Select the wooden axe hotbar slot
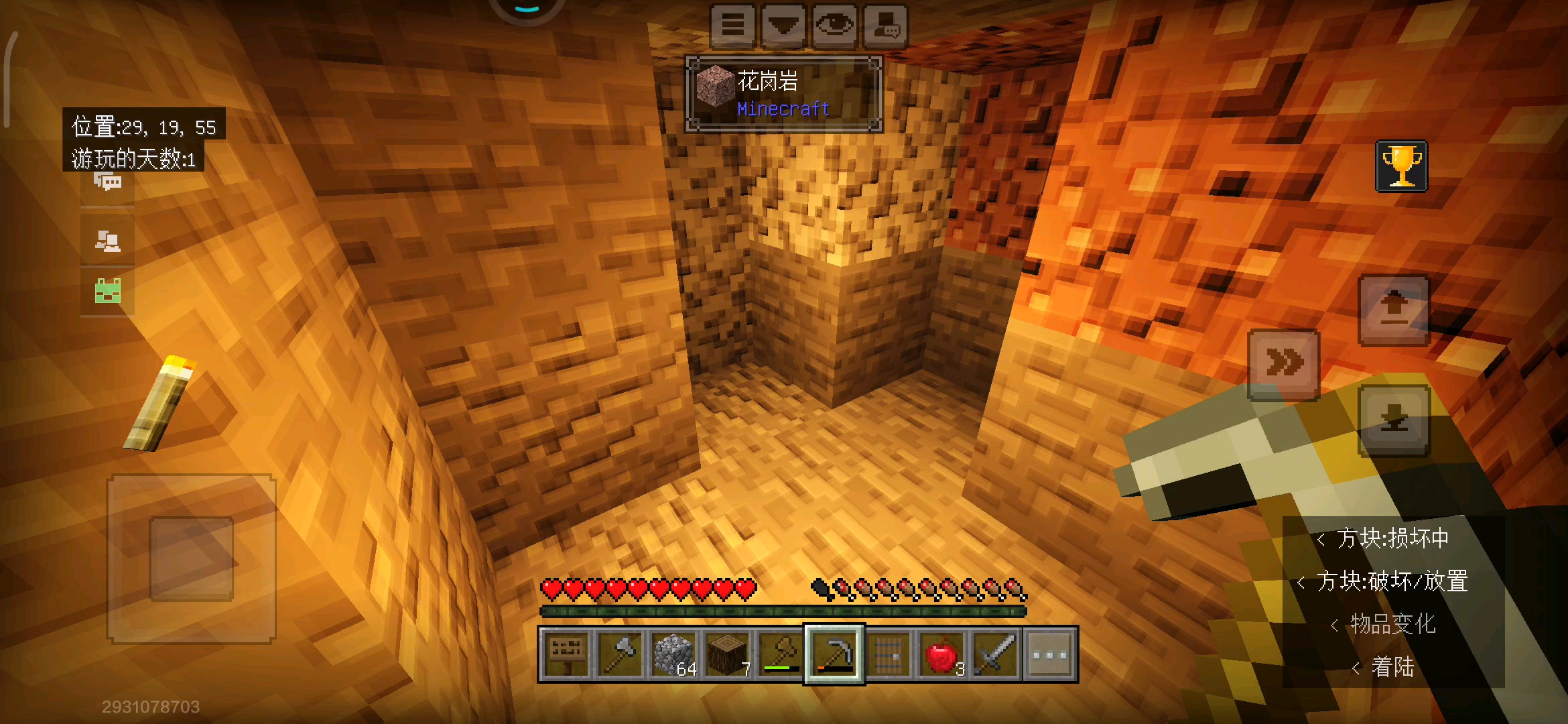Viewport: 1568px width, 724px height. (x=781, y=654)
